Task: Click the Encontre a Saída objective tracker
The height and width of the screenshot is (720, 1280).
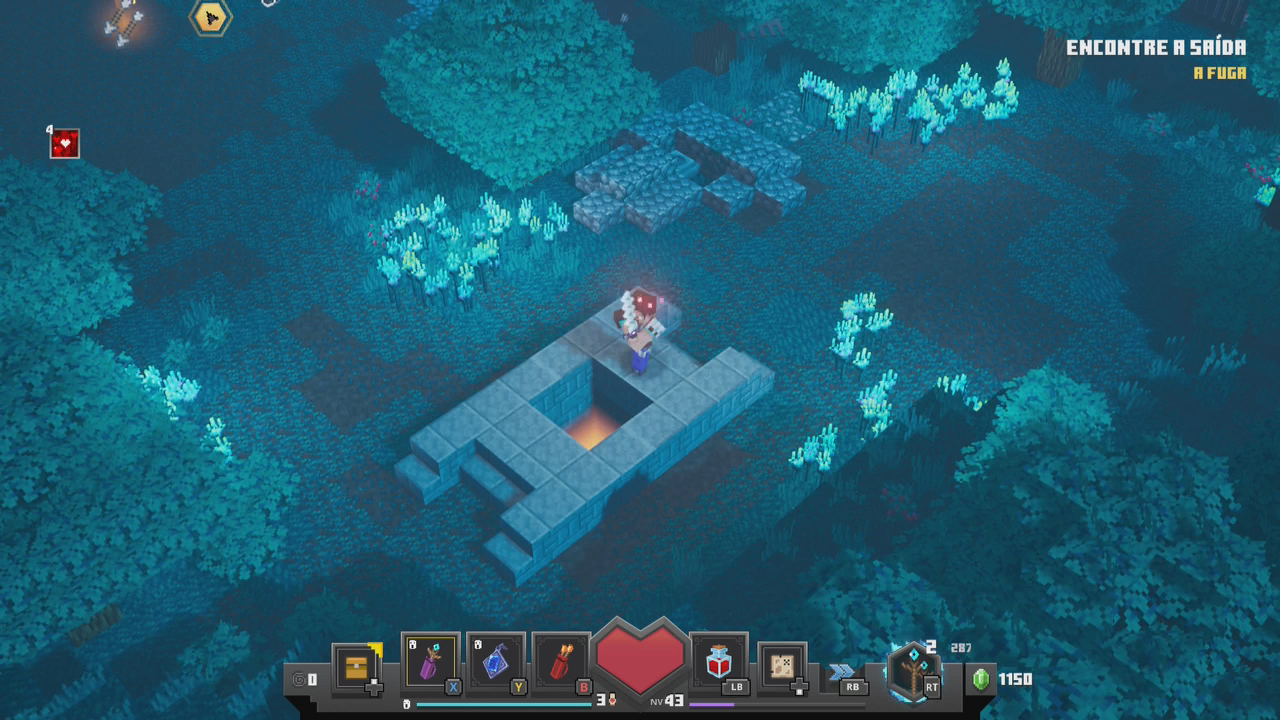Action: tap(1155, 48)
